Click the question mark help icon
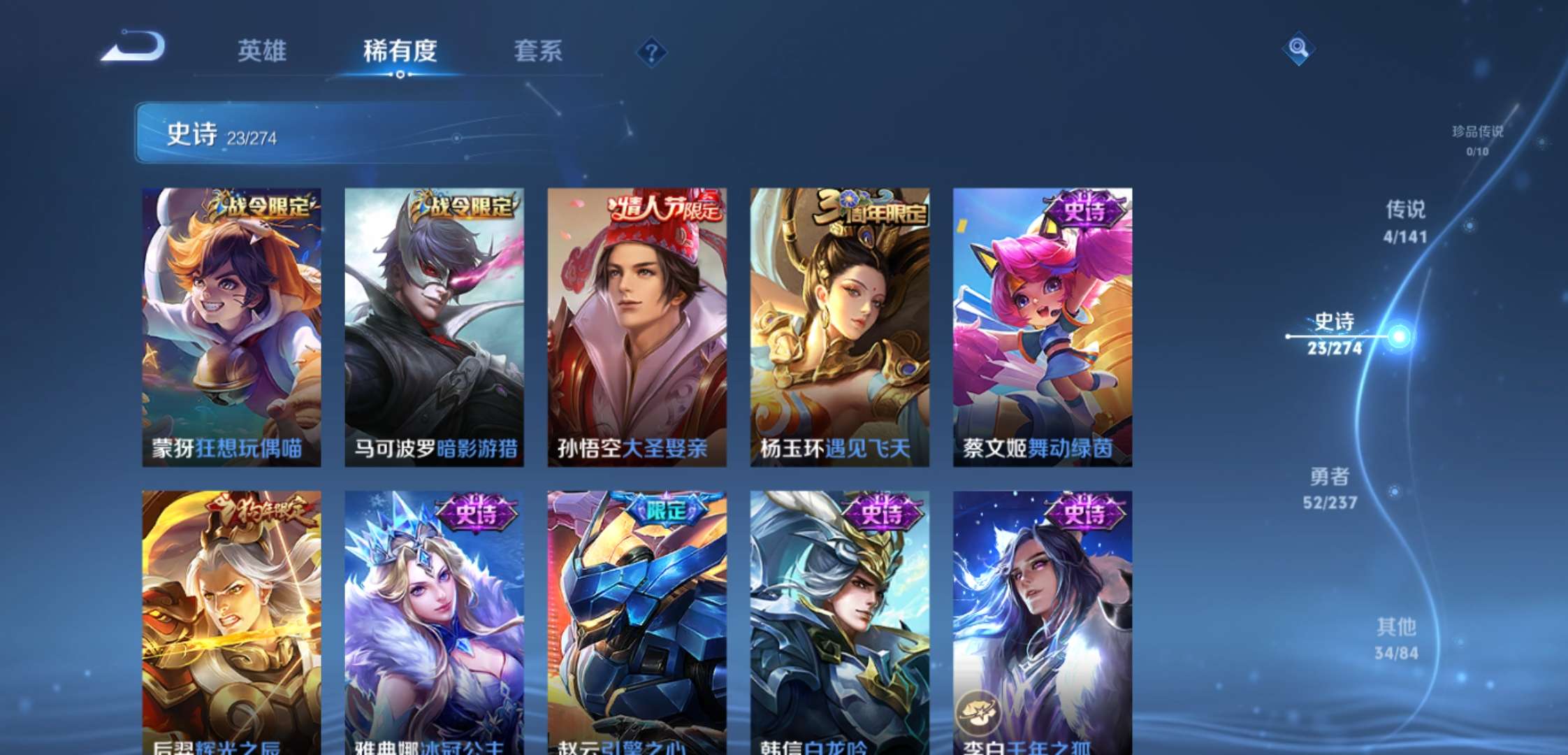Screen dimensions: 1568x755 (650, 50)
